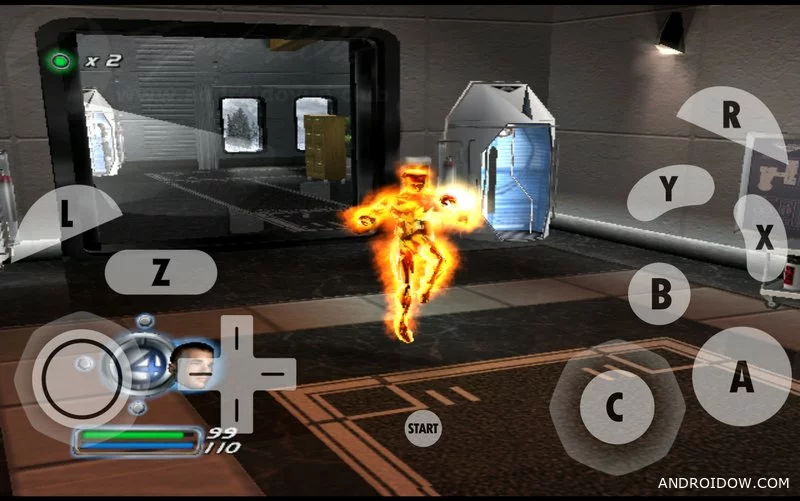The width and height of the screenshot is (800, 501).
Task: Tap the R shoulder button overlay
Action: [733, 117]
